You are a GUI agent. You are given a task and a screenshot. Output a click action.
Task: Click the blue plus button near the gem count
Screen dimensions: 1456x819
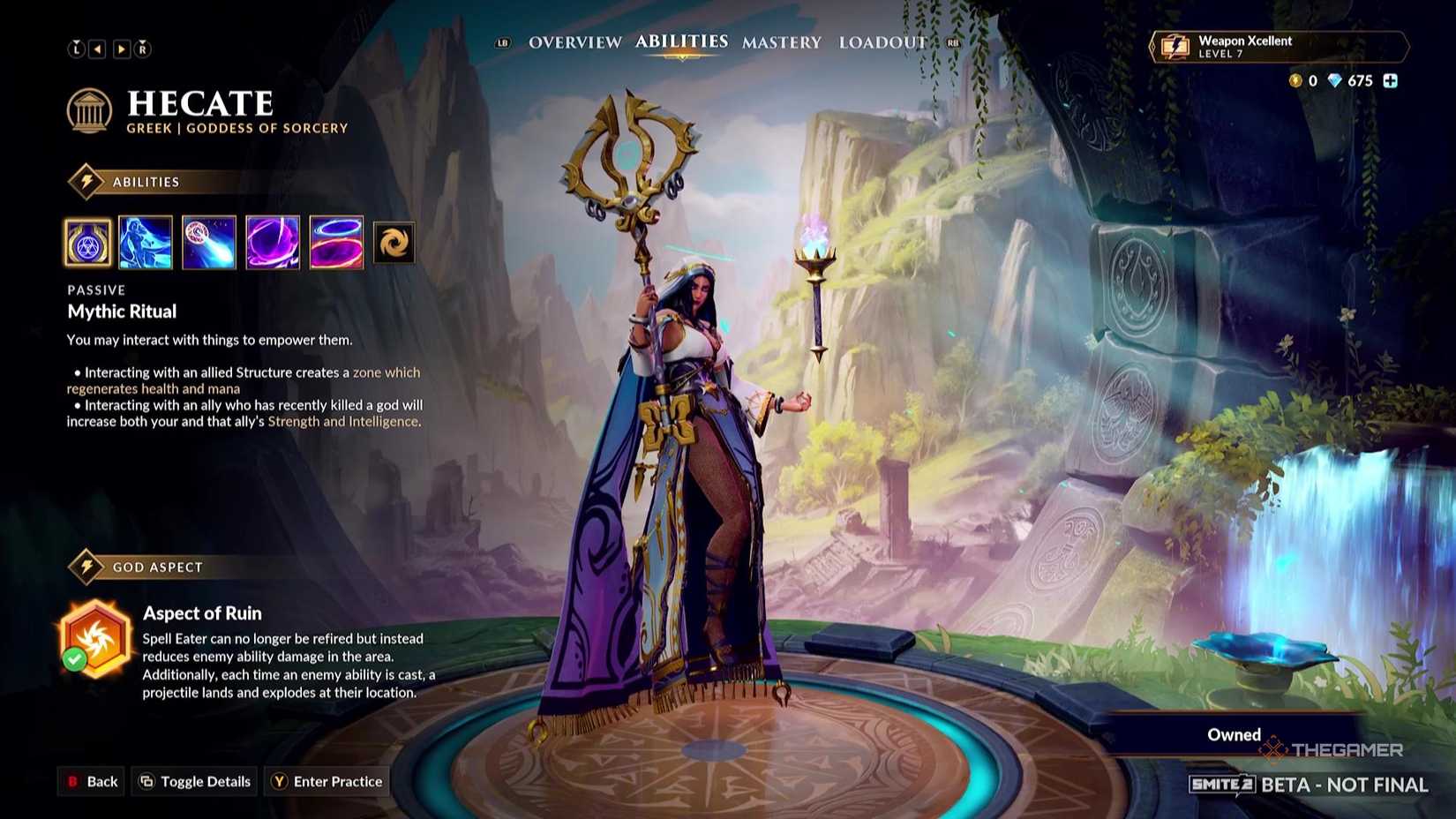pos(1392,81)
